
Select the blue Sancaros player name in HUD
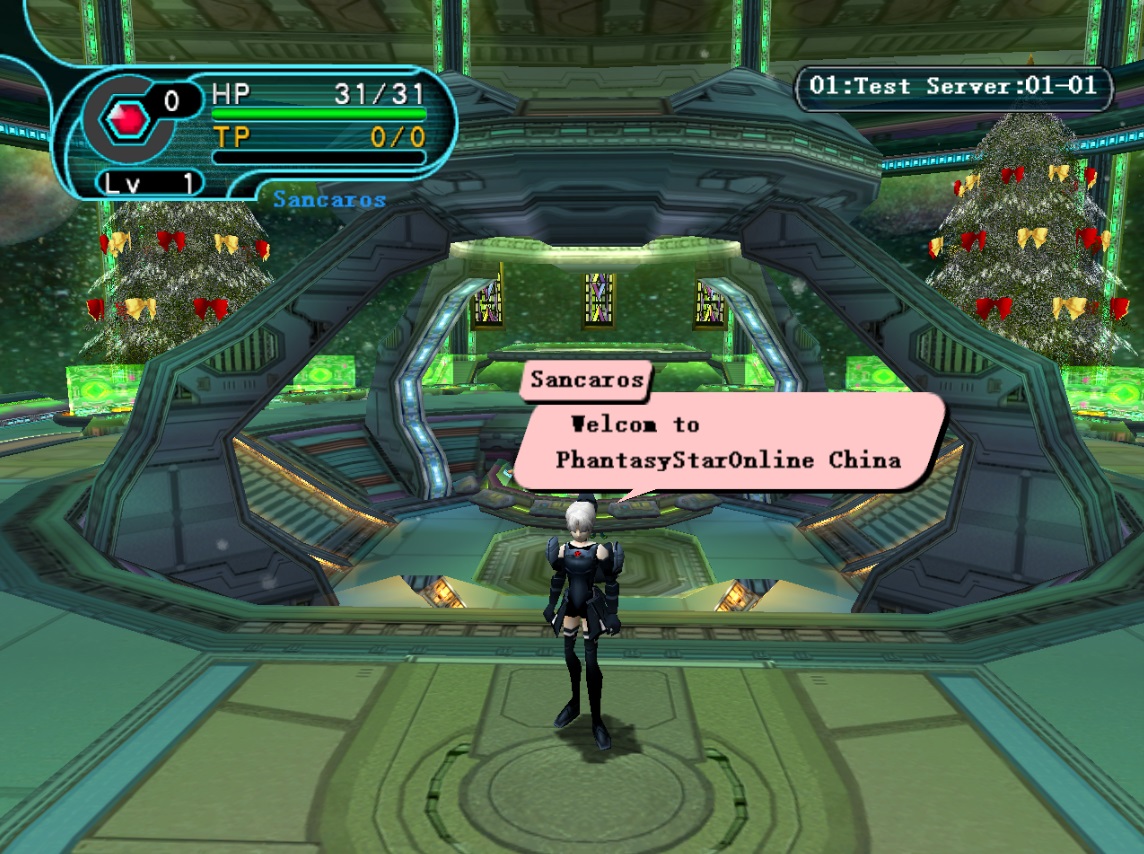[x=329, y=199]
